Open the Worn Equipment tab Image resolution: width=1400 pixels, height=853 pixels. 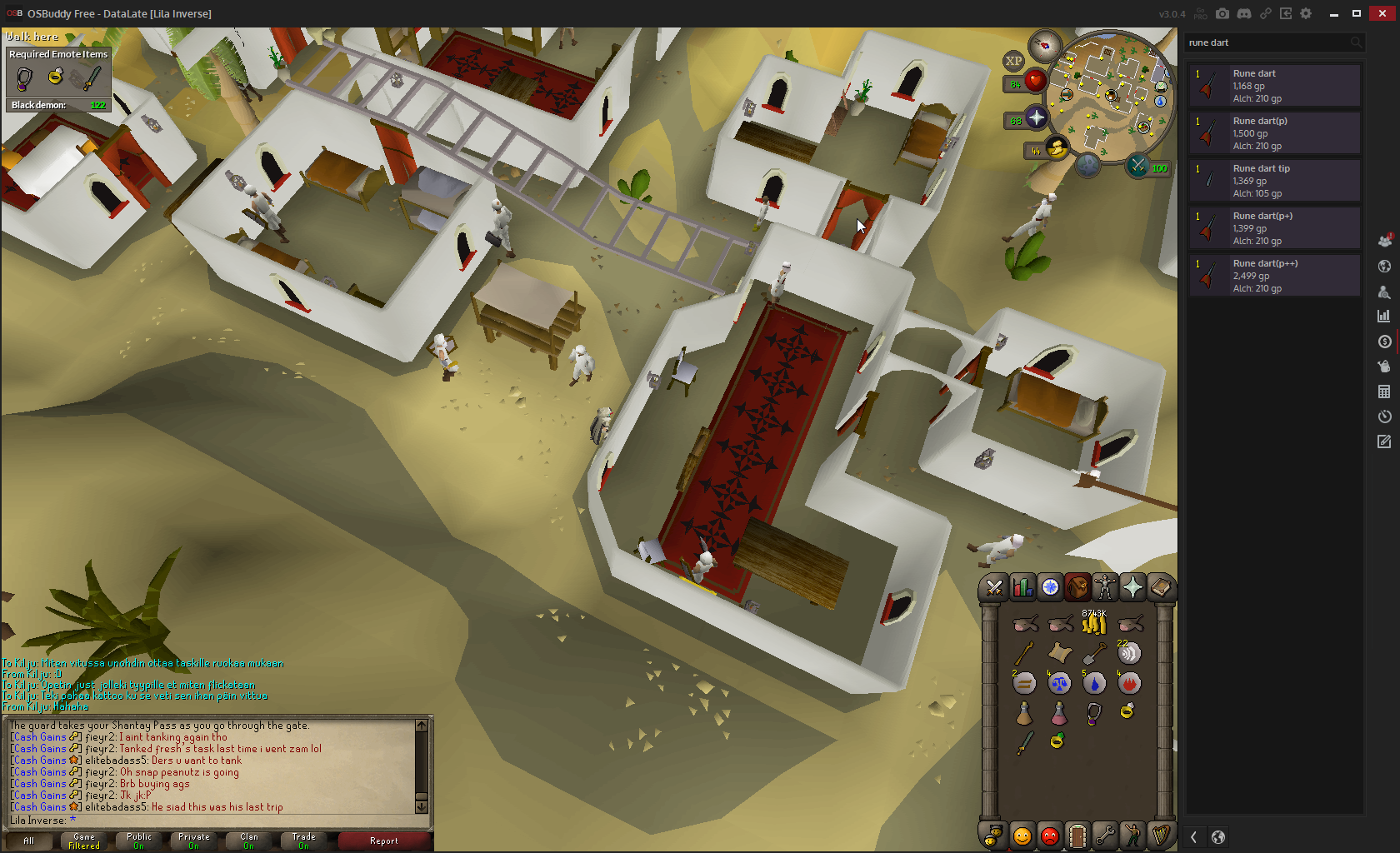pos(1105,588)
